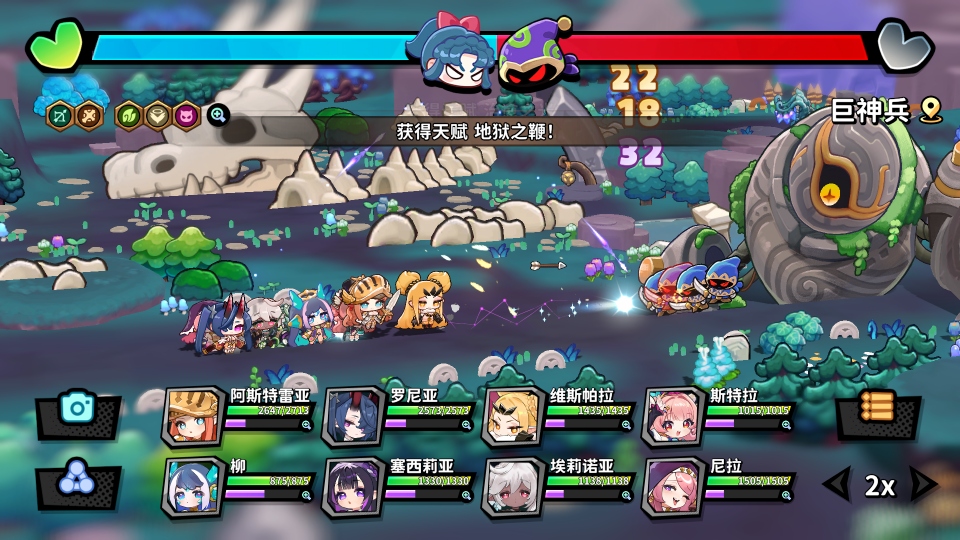This screenshot has height=540, width=960.
Task: Select hero 塞西莉亚 portrait
Action: 352,487
